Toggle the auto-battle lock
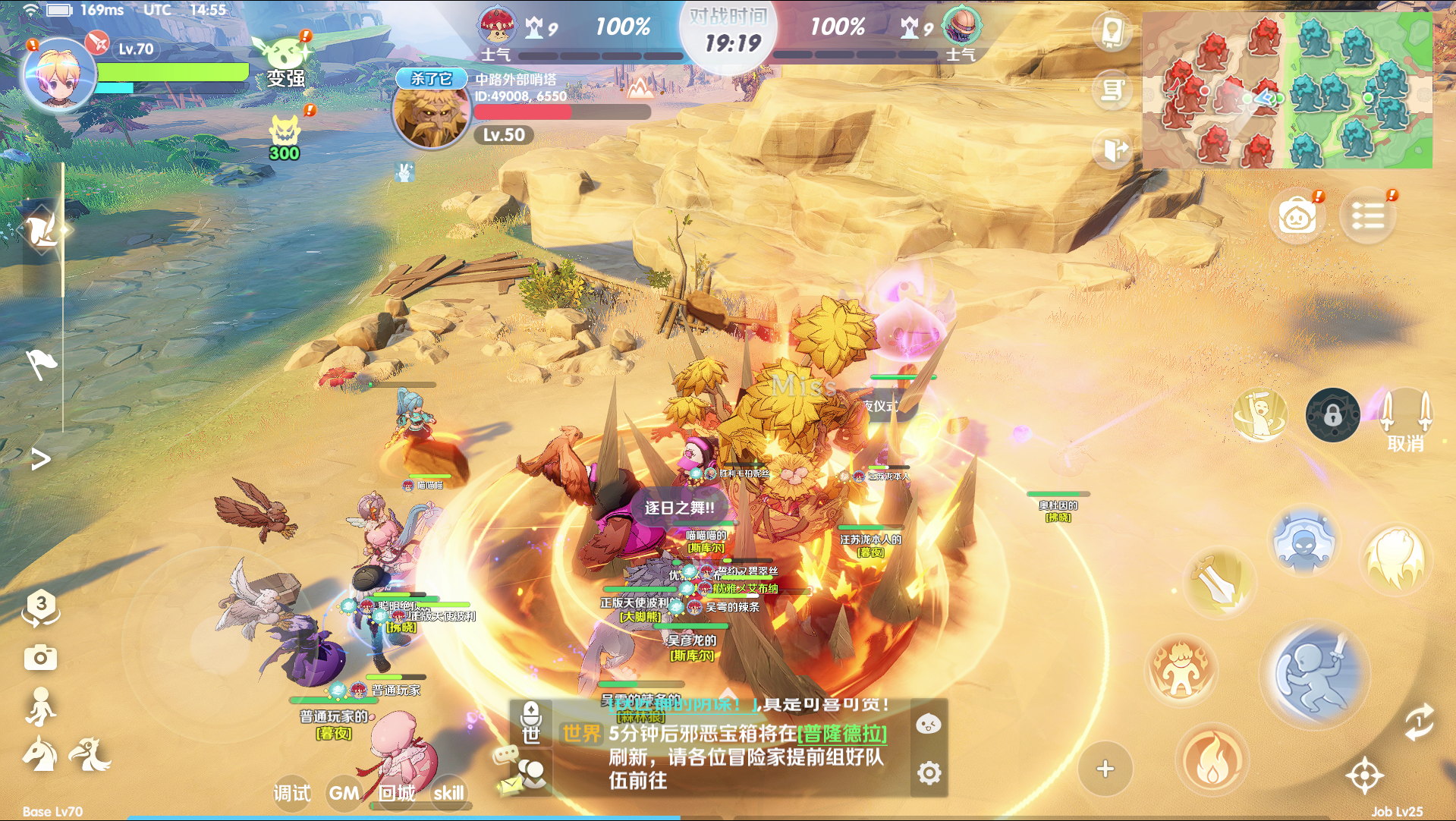The image size is (1456, 821). tap(1332, 416)
